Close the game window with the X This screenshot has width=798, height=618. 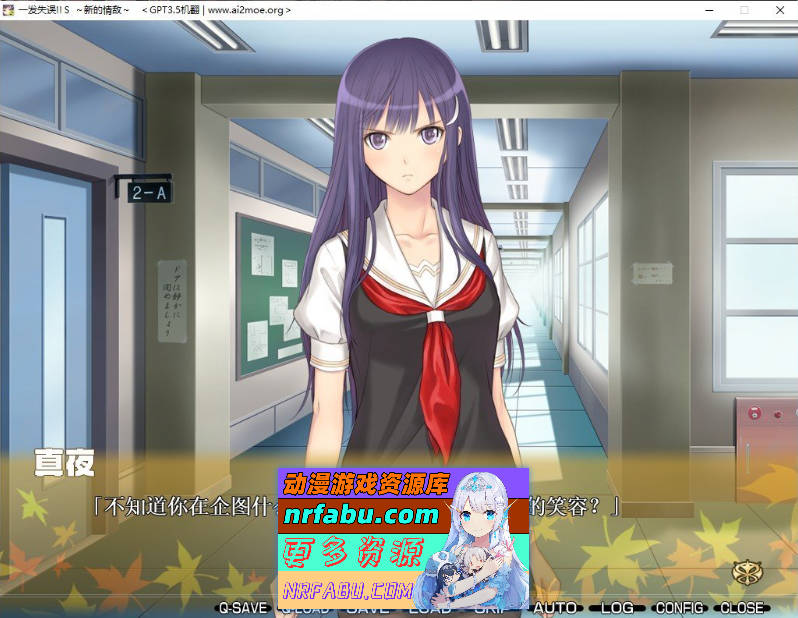[778, 9]
